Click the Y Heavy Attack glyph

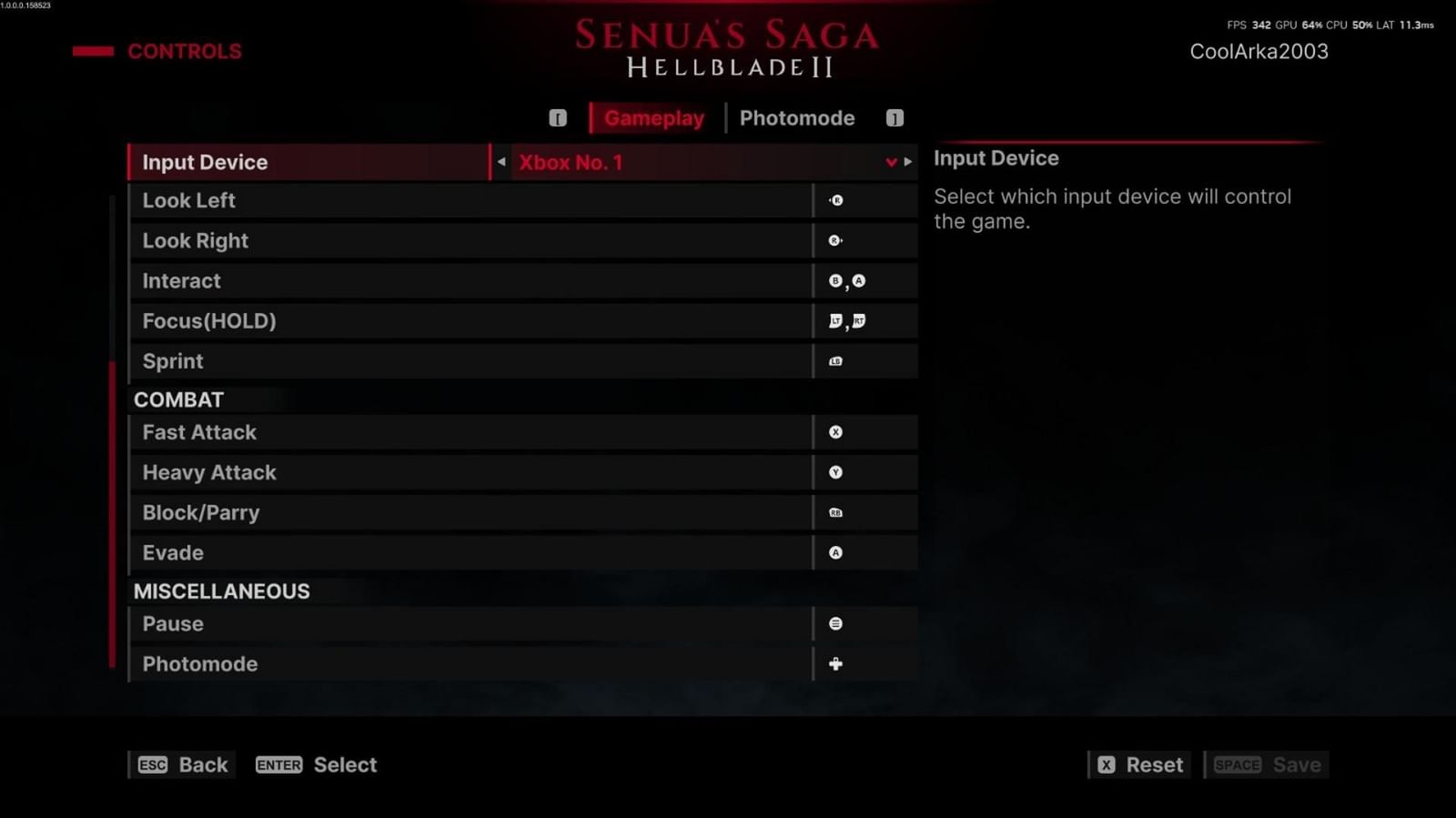click(834, 472)
